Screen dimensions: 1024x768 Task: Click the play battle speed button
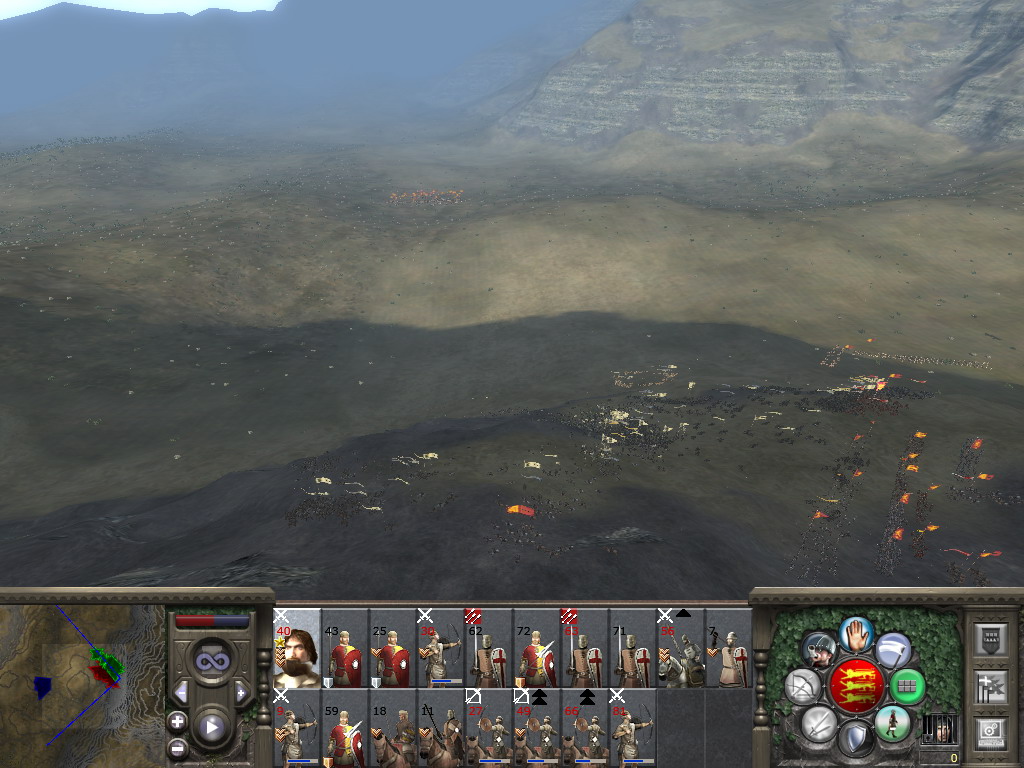click(x=211, y=727)
